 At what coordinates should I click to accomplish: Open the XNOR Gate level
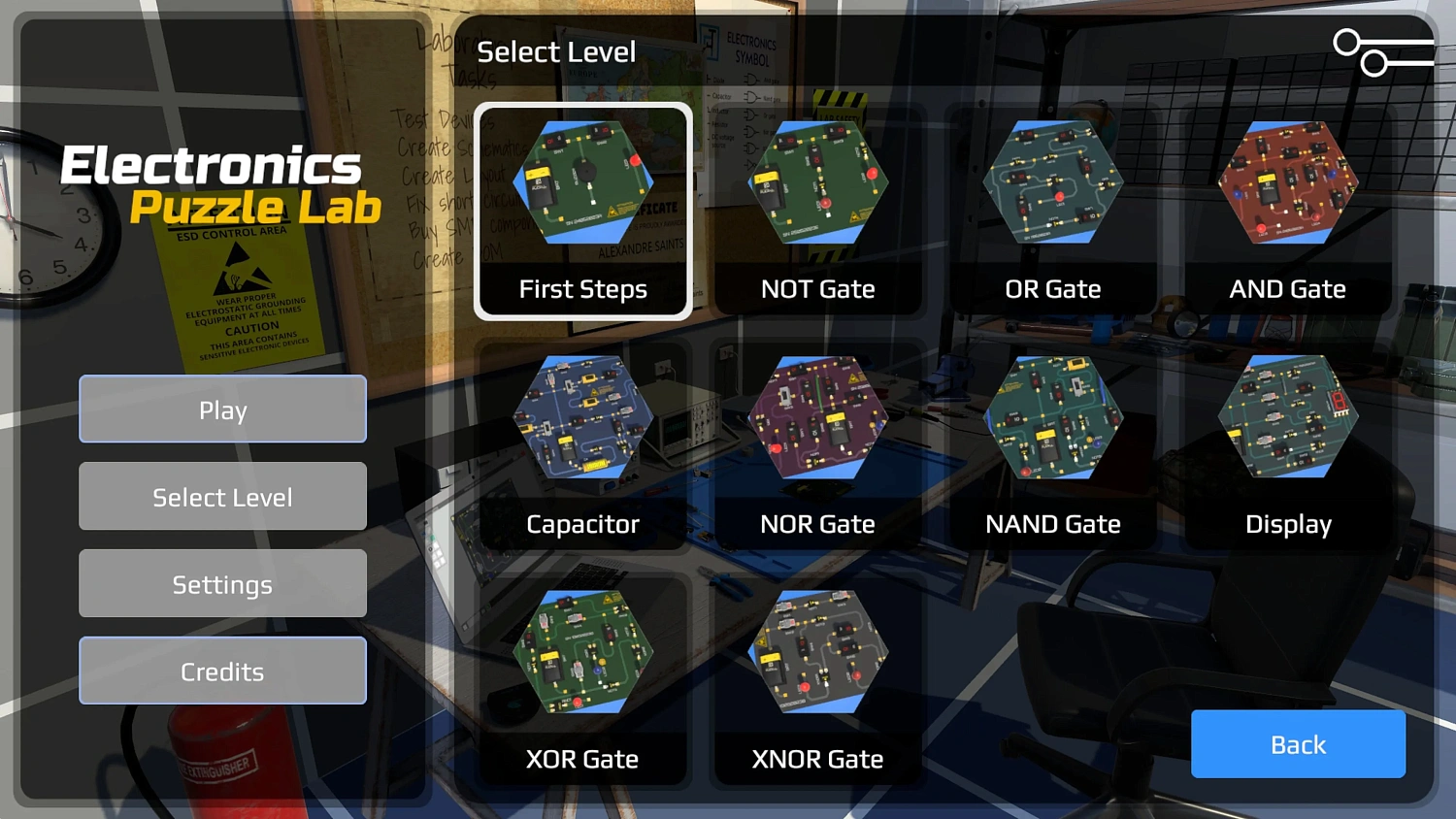point(817,655)
